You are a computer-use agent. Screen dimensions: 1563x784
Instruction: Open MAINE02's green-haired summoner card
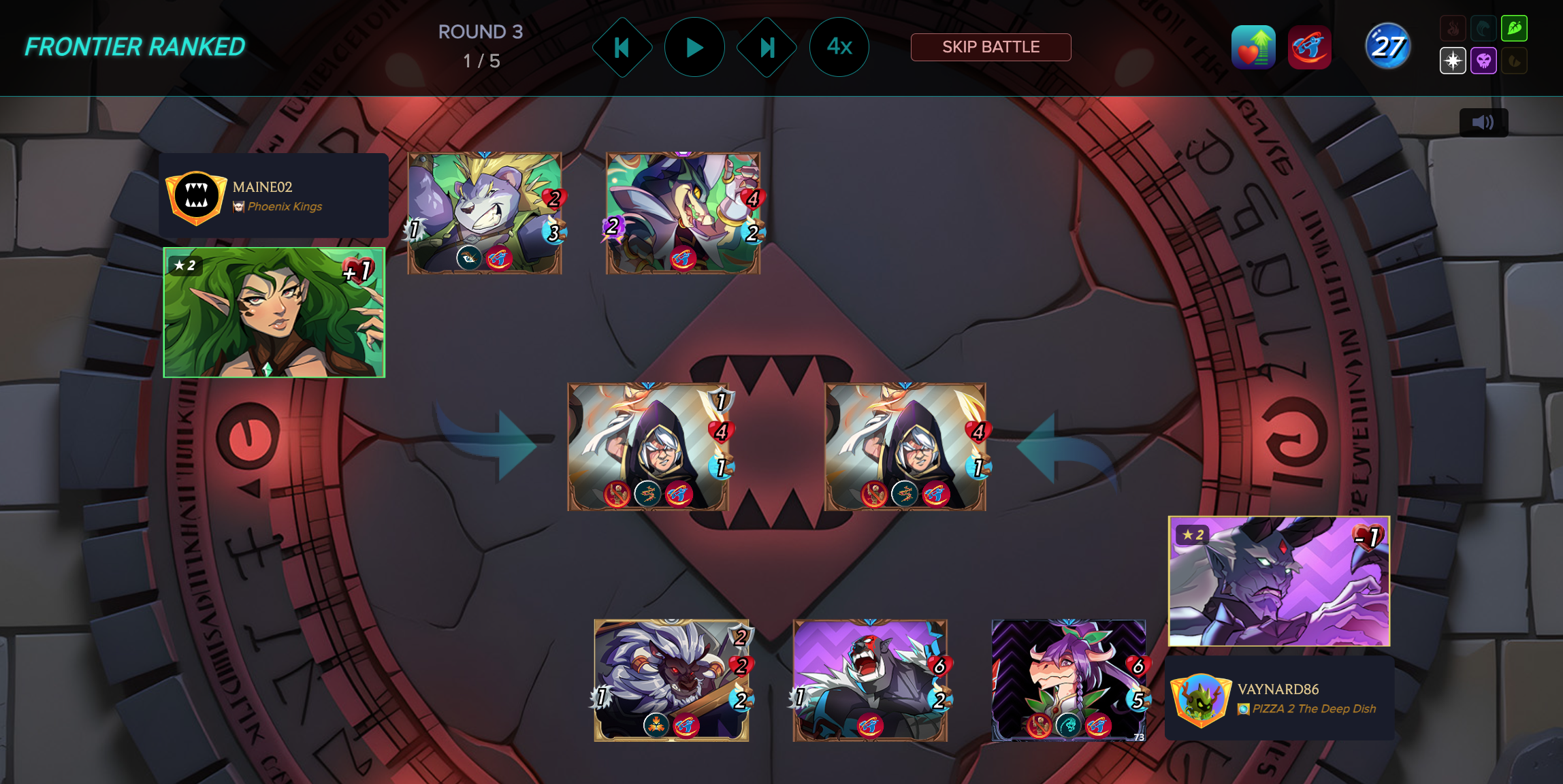click(274, 312)
